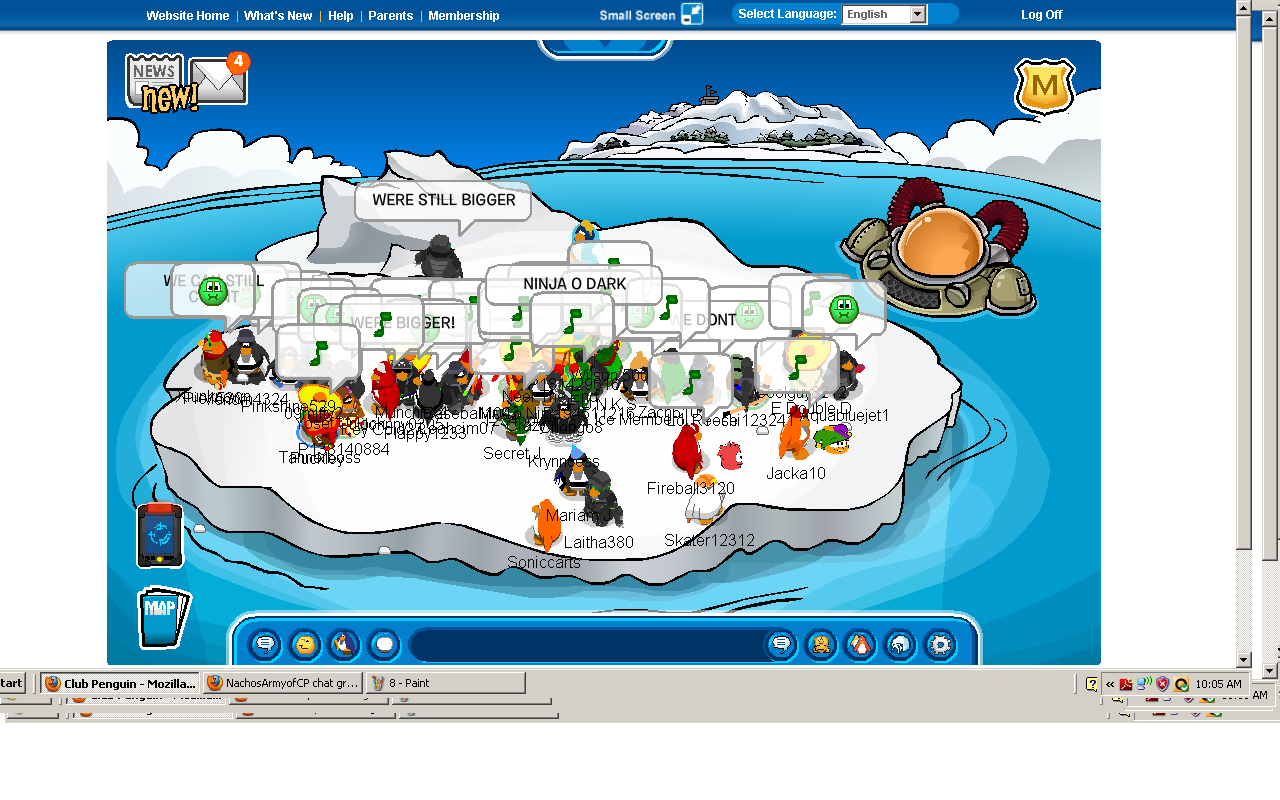Open the News newspaper icon
This screenshot has width=1280, height=800.
(155, 80)
